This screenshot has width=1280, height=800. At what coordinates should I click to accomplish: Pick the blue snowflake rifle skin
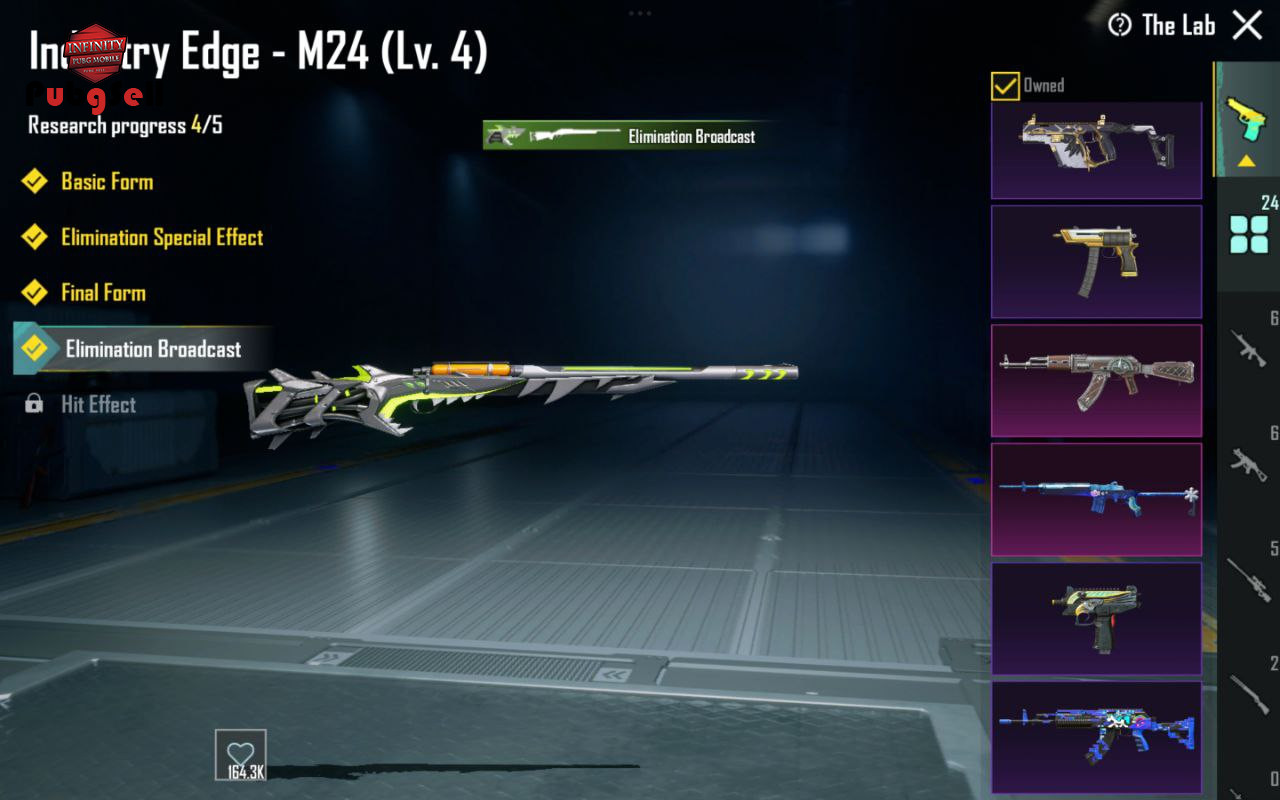click(1096, 499)
